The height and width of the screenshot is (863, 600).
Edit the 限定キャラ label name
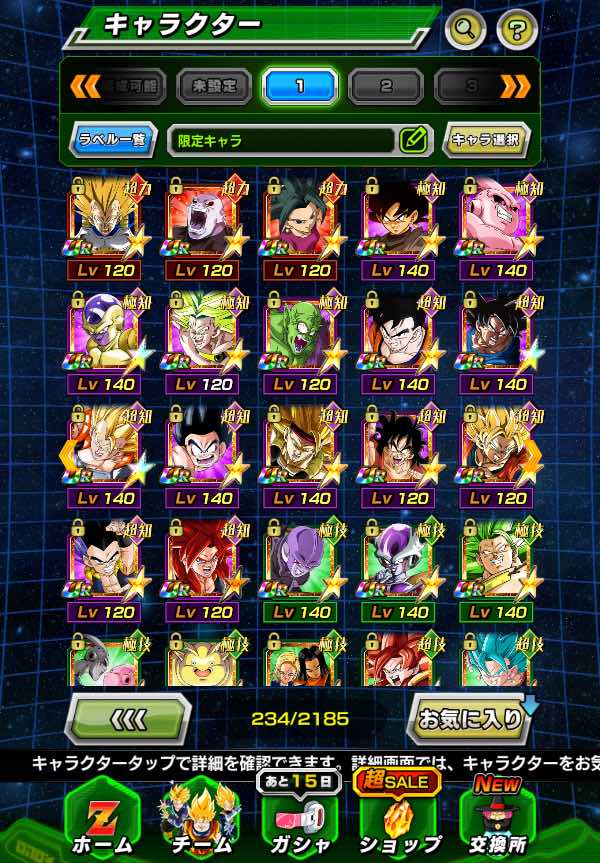(x=412, y=140)
